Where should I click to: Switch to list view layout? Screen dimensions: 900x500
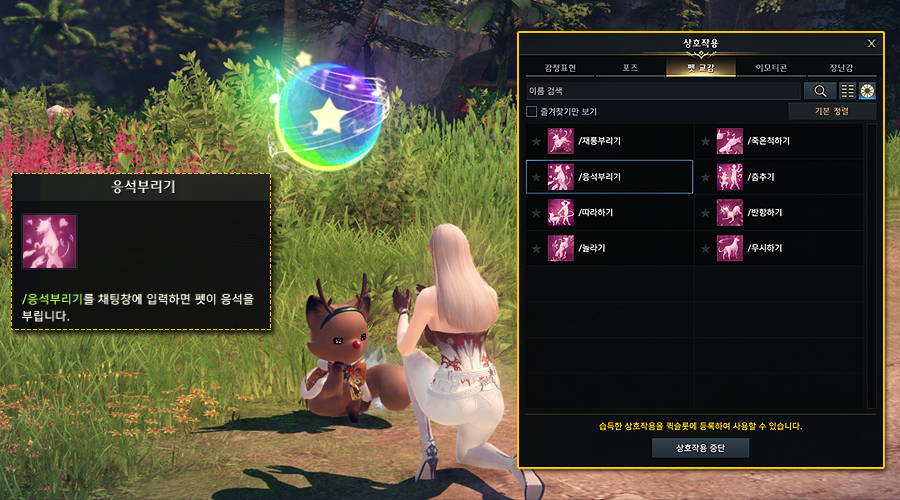coord(847,91)
